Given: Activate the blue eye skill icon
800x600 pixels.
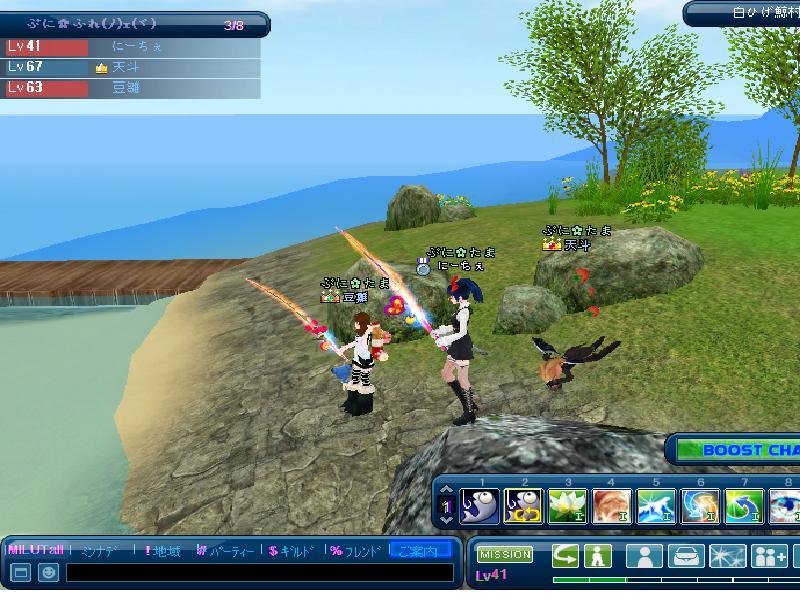Looking at the screenshot, I should tap(786, 506).
